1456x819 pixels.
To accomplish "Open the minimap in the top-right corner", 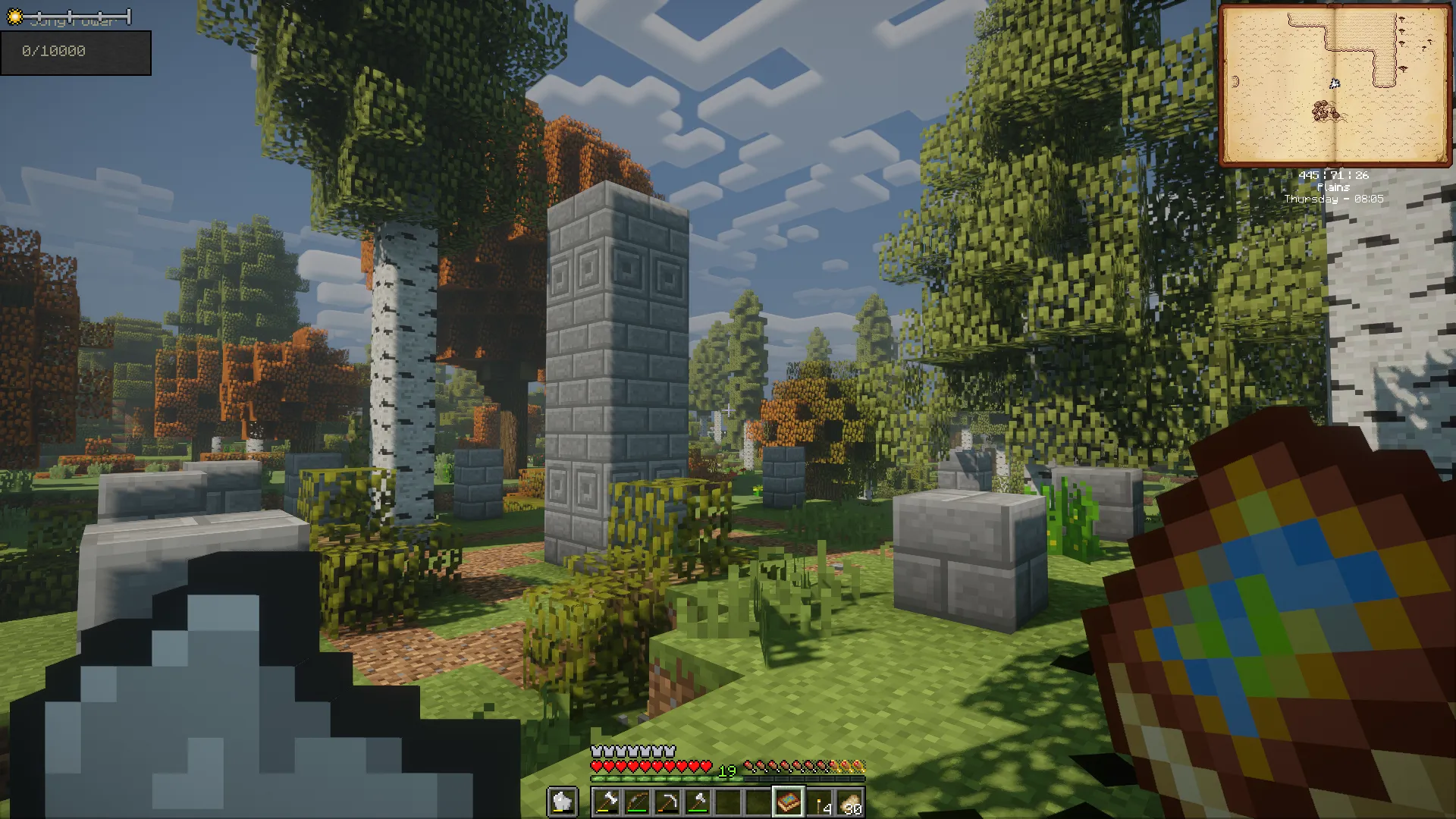I will [x=1335, y=83].
